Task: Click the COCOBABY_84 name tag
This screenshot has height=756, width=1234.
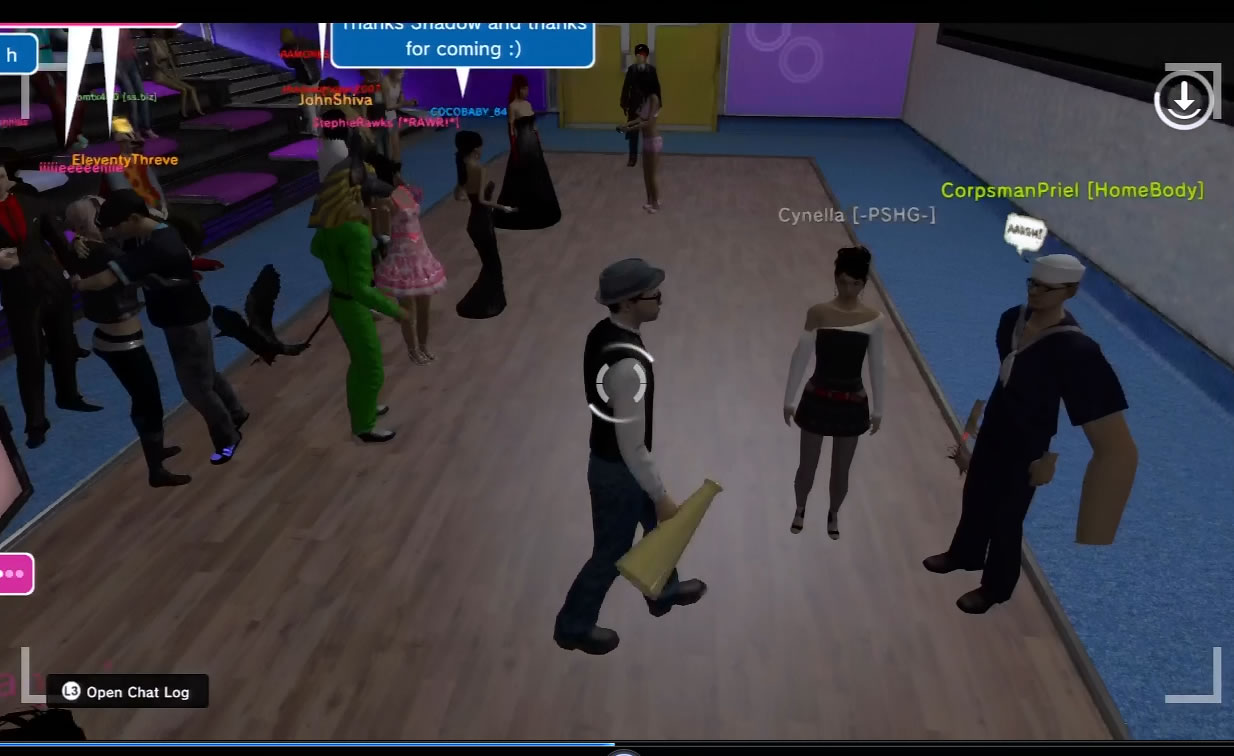Action: pyautogui.click(x=468, y=112)
